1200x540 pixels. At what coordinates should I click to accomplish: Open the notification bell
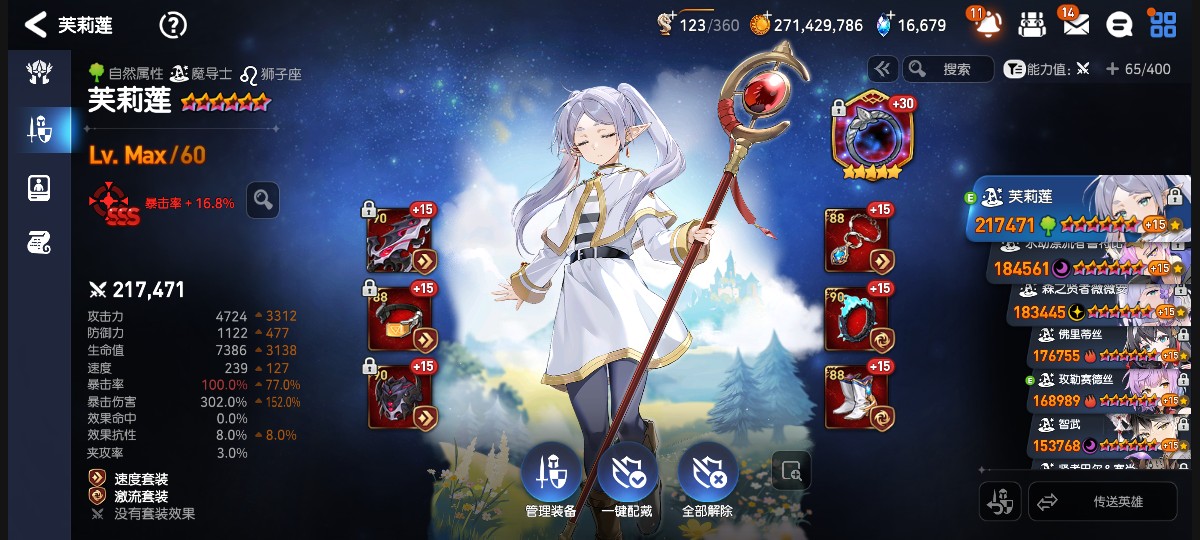coord(988,25)
